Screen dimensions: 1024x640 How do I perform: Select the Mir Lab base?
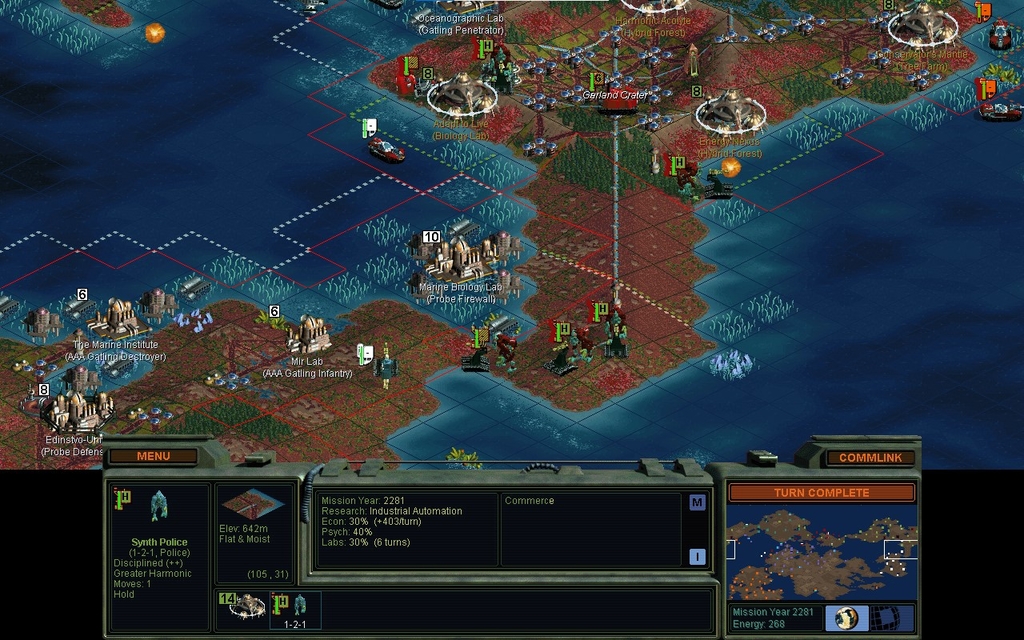(x=308, y=336)
